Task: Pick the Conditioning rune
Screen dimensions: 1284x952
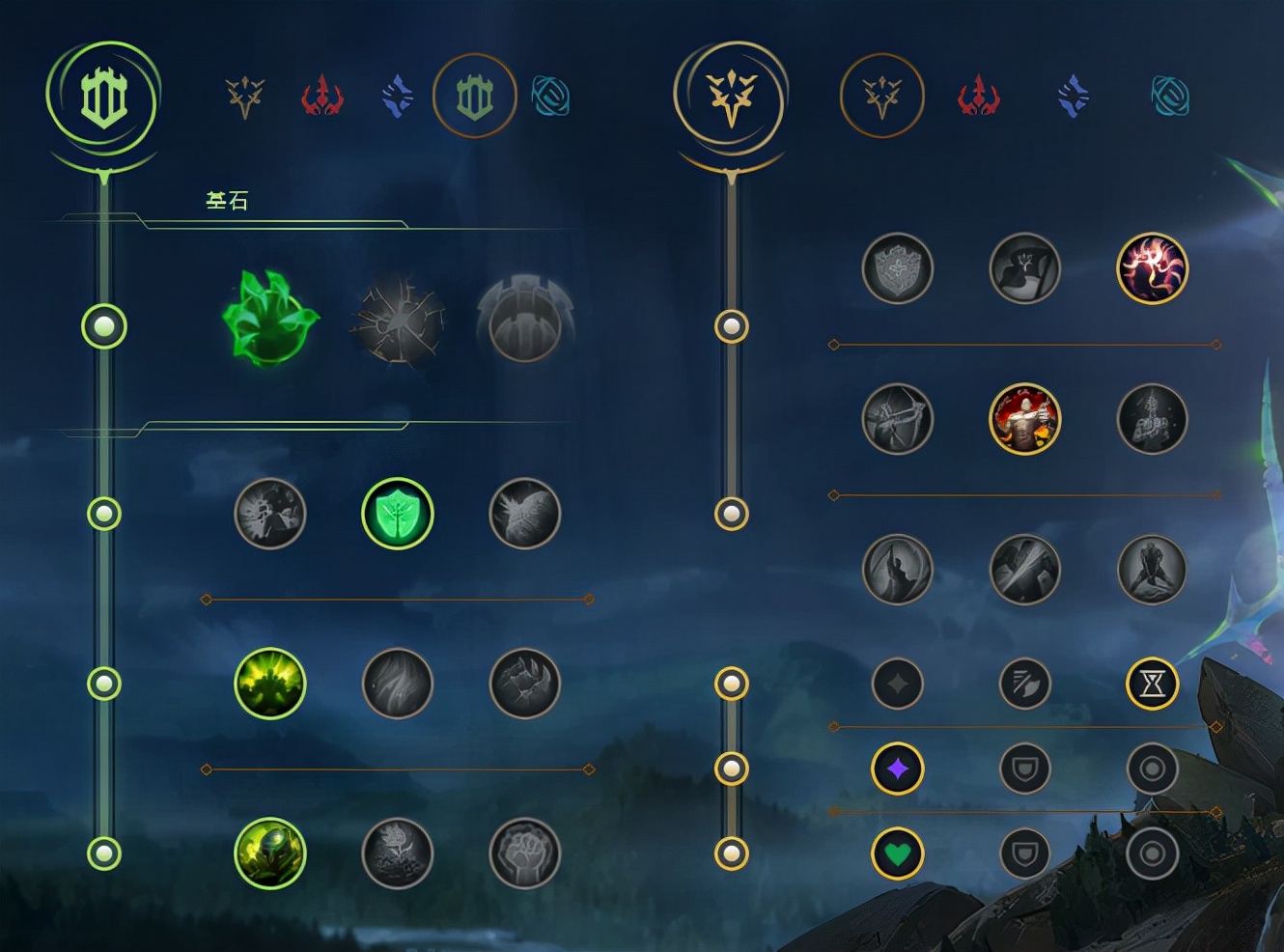Action: click(x=270, y=684)
